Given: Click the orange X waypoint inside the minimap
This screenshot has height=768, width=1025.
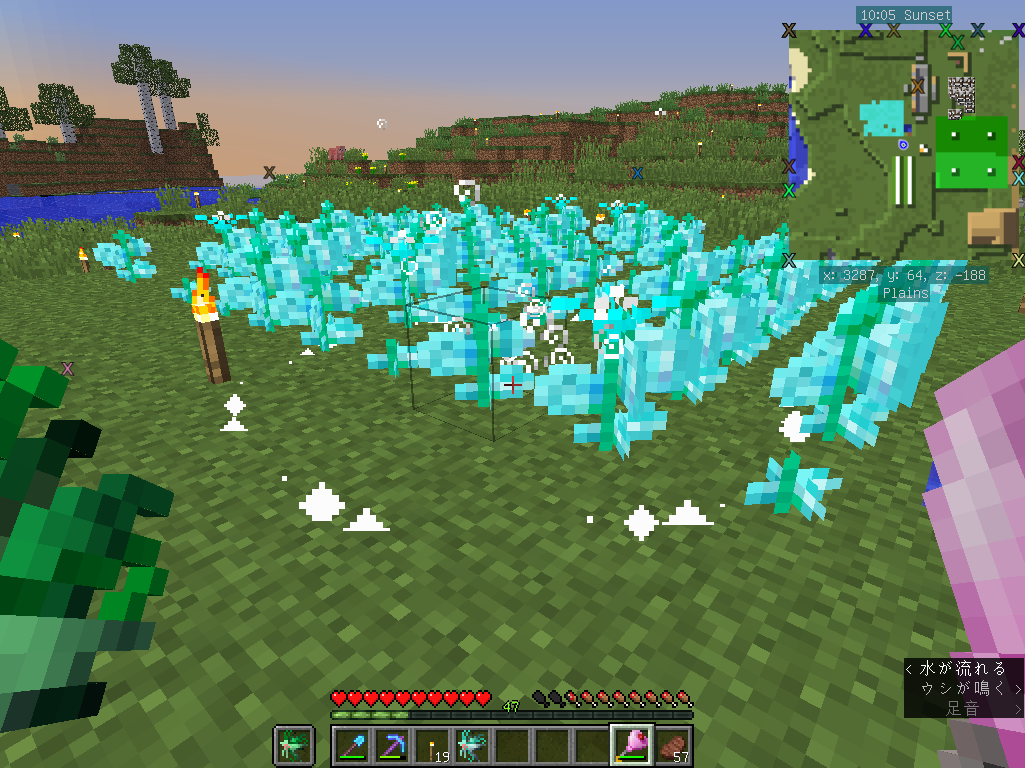Looking at the screenshot, I should [x=917, y=87].
